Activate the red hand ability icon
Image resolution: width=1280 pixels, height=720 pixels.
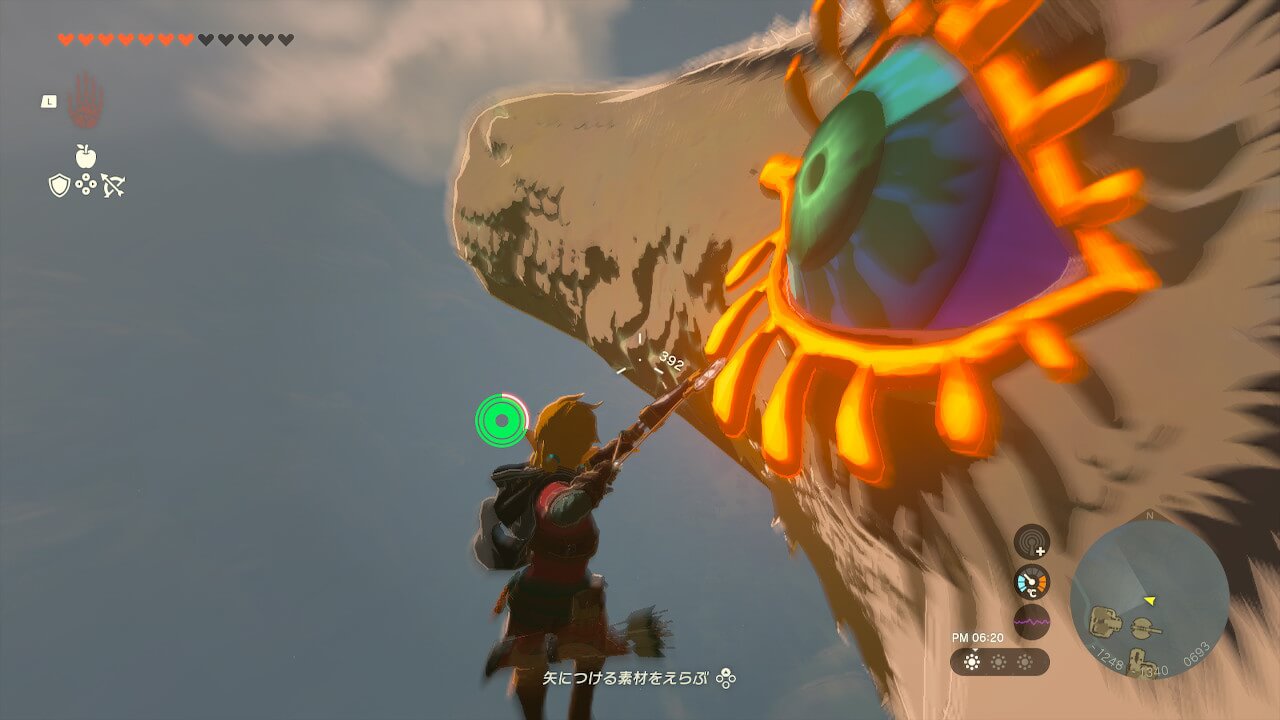[x=85, y=101]
